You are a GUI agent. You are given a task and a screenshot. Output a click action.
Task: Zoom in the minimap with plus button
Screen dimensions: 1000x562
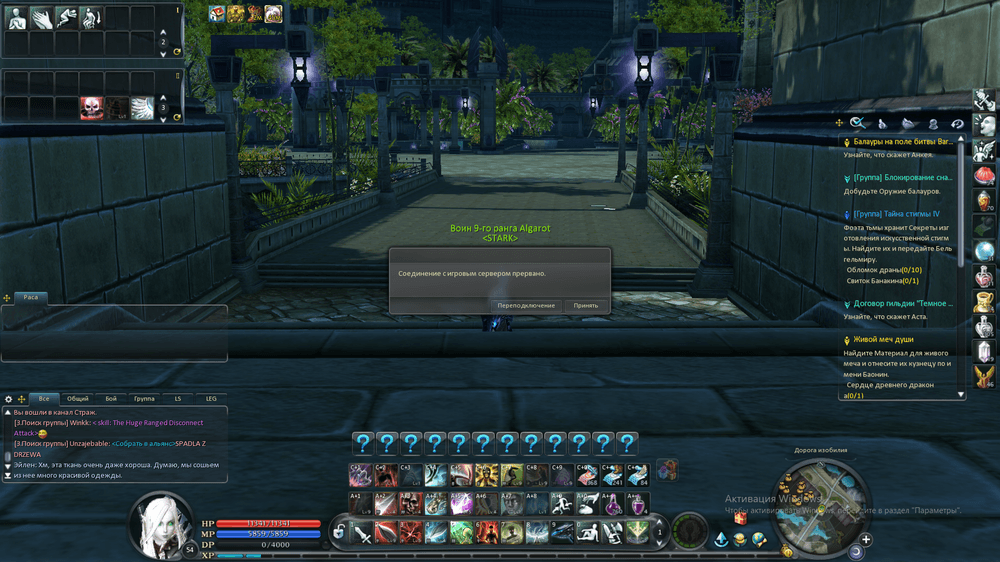[x=866, y=540]
